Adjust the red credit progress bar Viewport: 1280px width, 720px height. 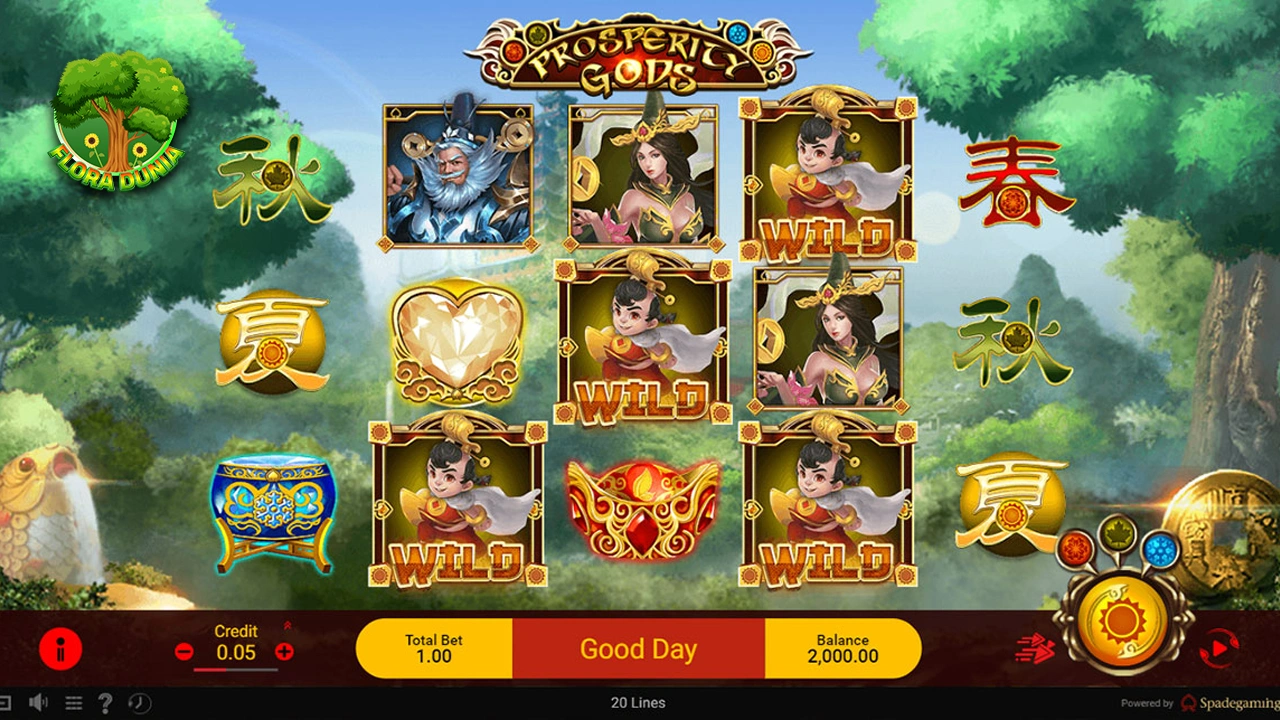(235, 670)
